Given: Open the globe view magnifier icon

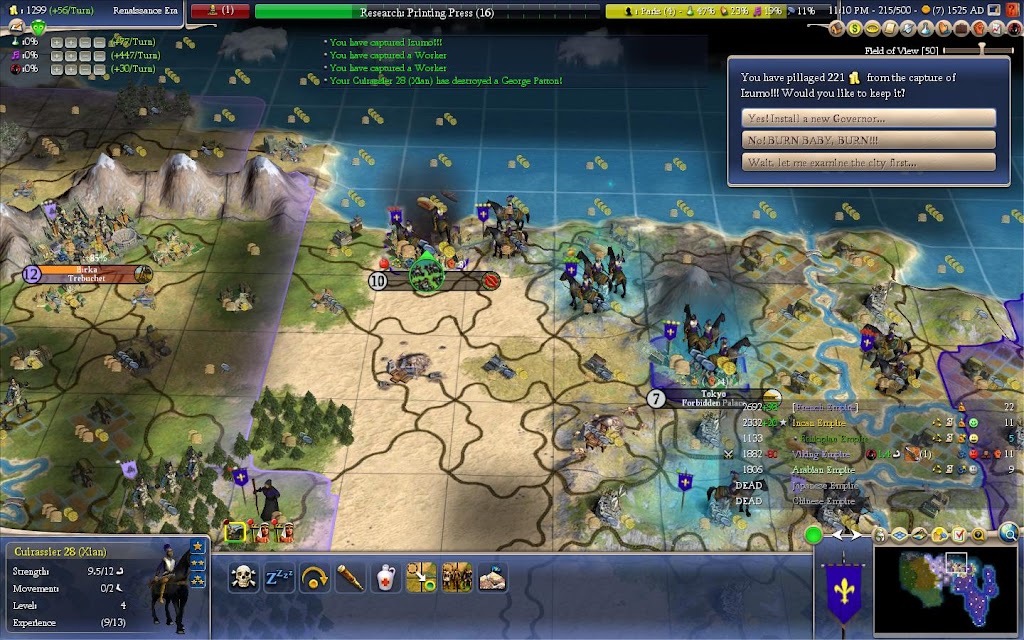Looking at the screenshot, I should click(1009, 533).
